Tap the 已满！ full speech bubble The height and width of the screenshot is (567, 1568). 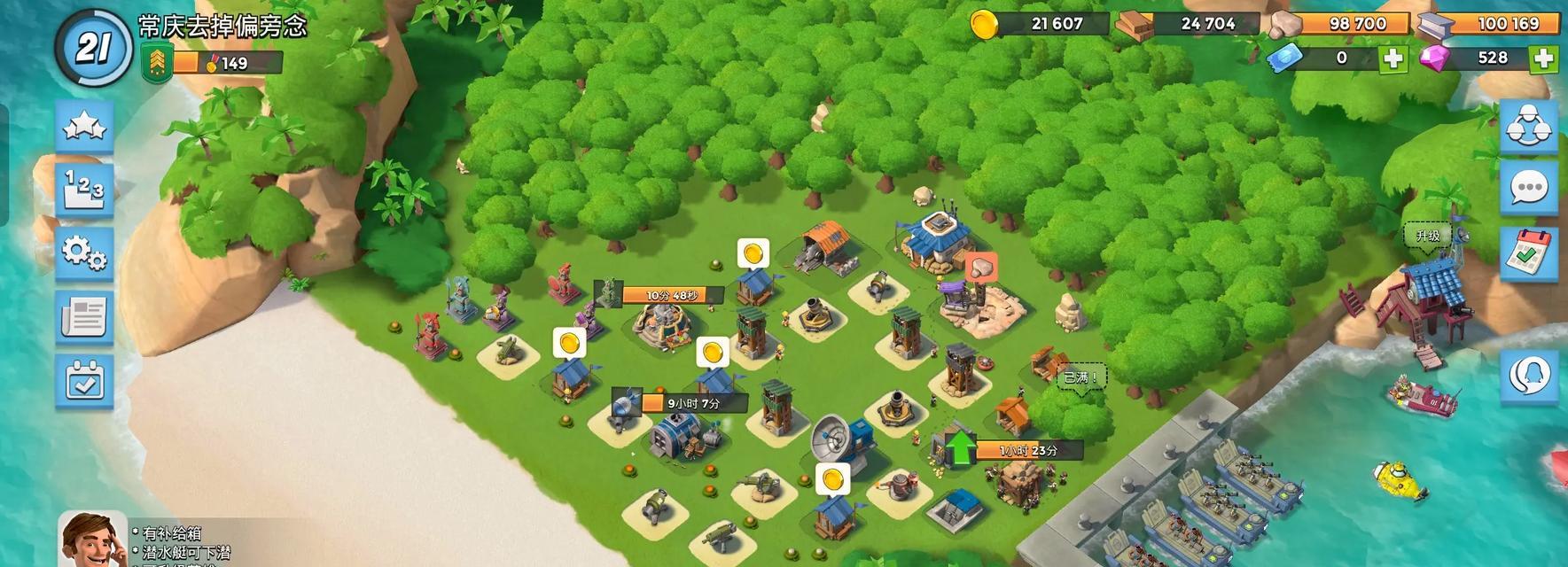tap(1080, 377)
